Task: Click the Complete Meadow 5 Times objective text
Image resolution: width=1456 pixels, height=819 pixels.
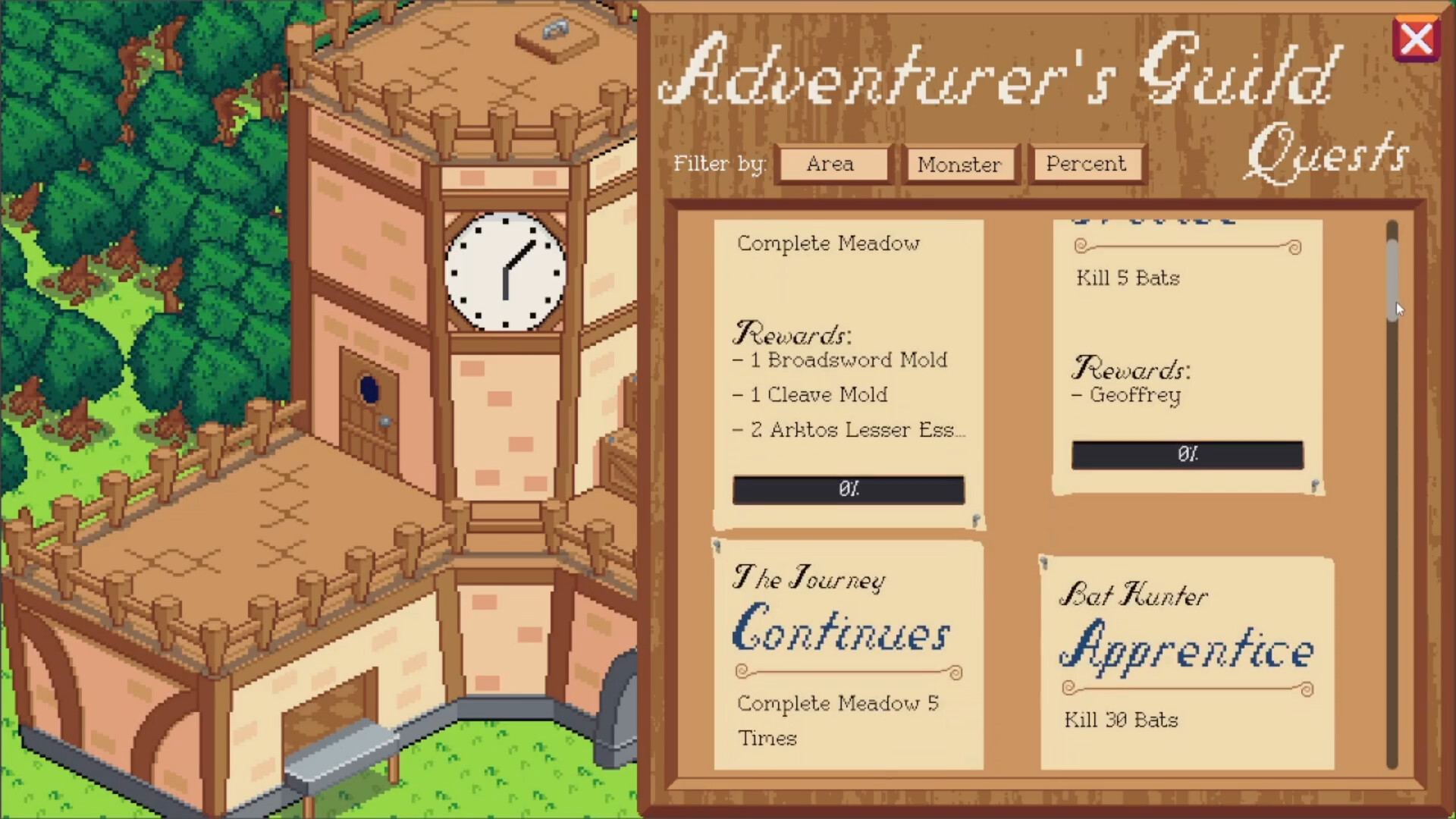Action: [838, 720]
